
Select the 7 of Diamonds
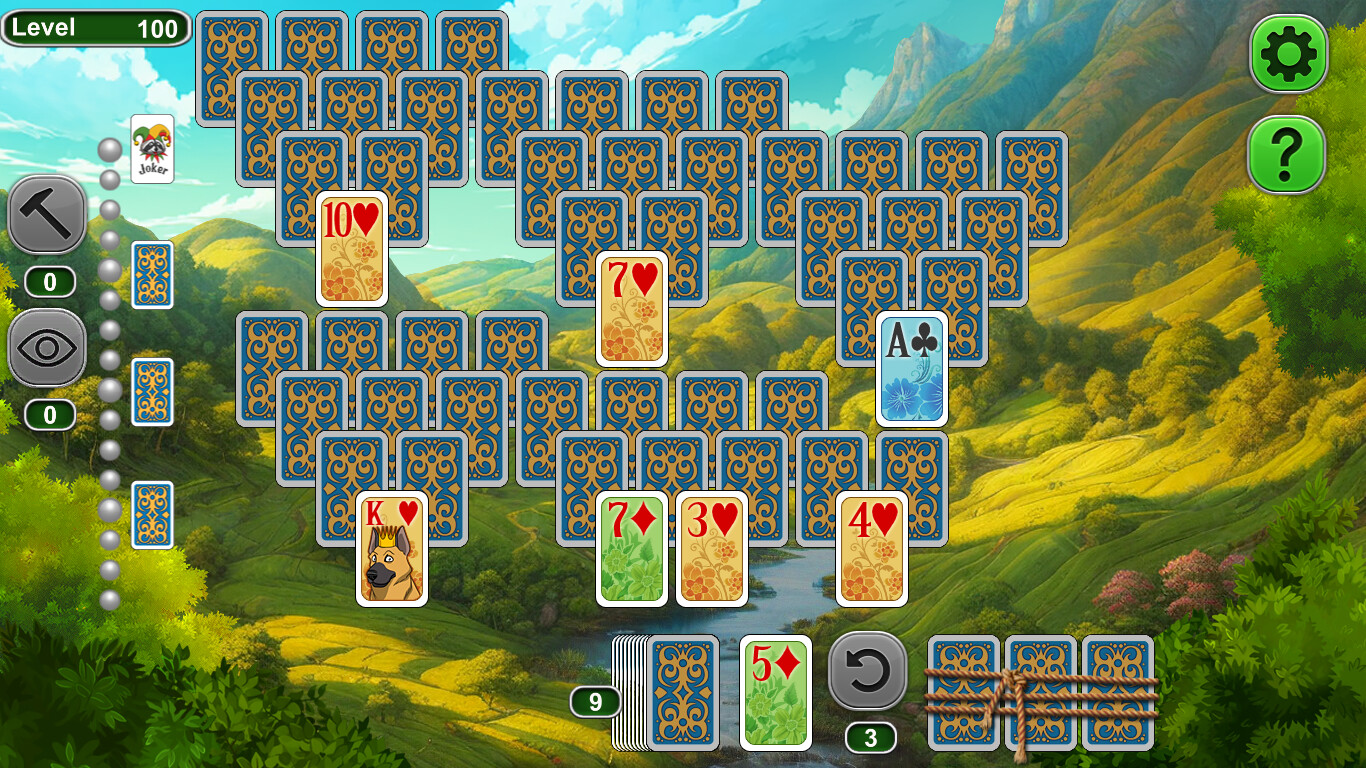tap(633, 548)
